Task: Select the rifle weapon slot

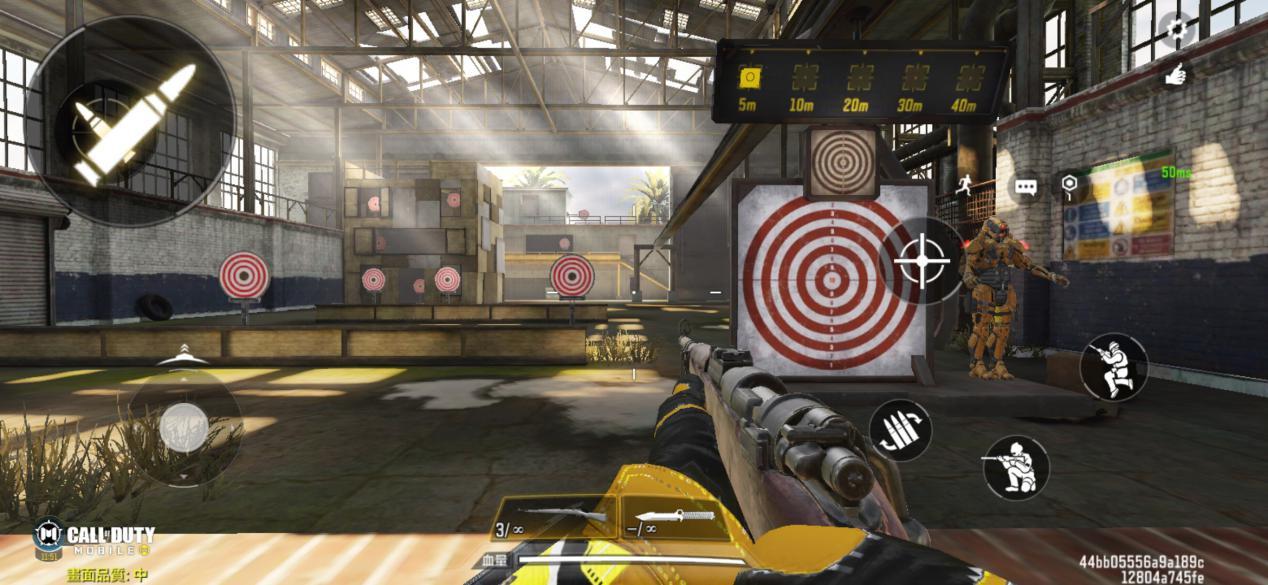Action: pos(553,518)
